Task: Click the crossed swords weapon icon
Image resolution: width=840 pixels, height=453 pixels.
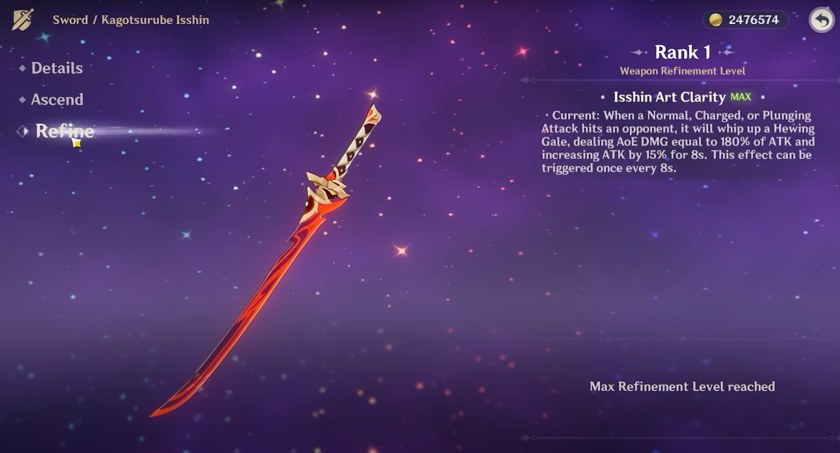Action: (x=23, y=19)
